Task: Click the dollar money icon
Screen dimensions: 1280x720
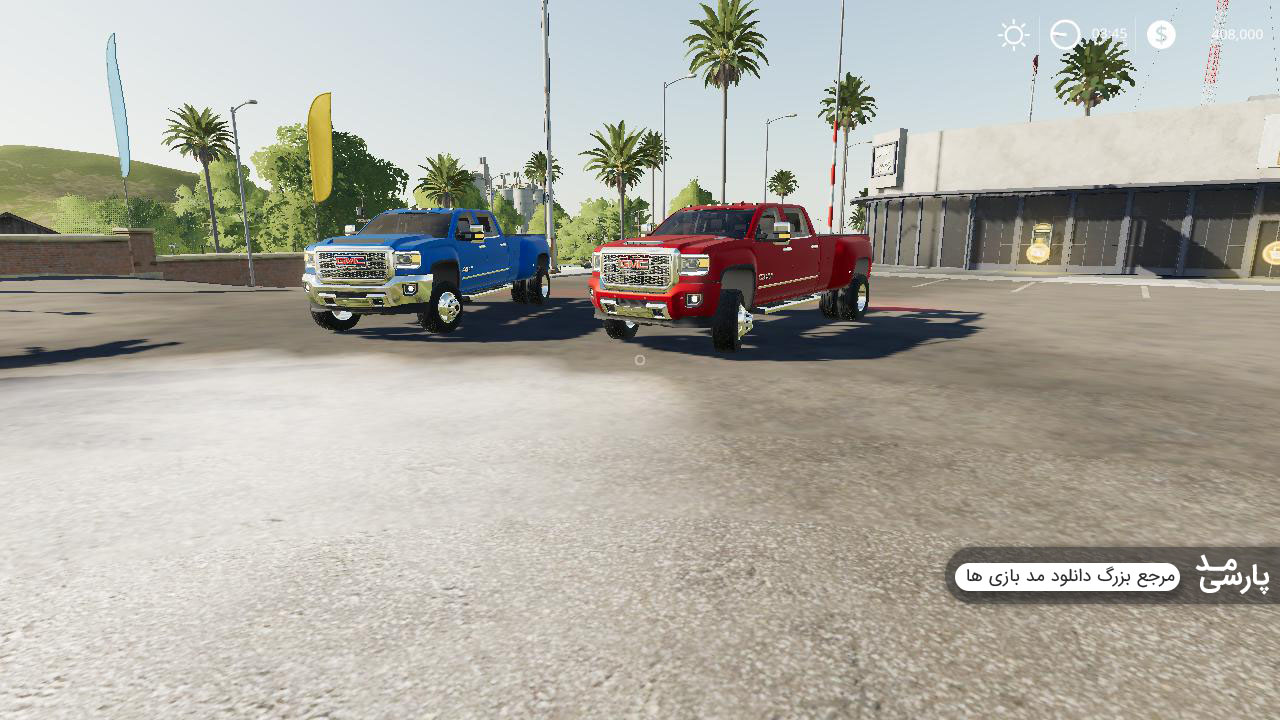Action: (x=1161, y=35)
